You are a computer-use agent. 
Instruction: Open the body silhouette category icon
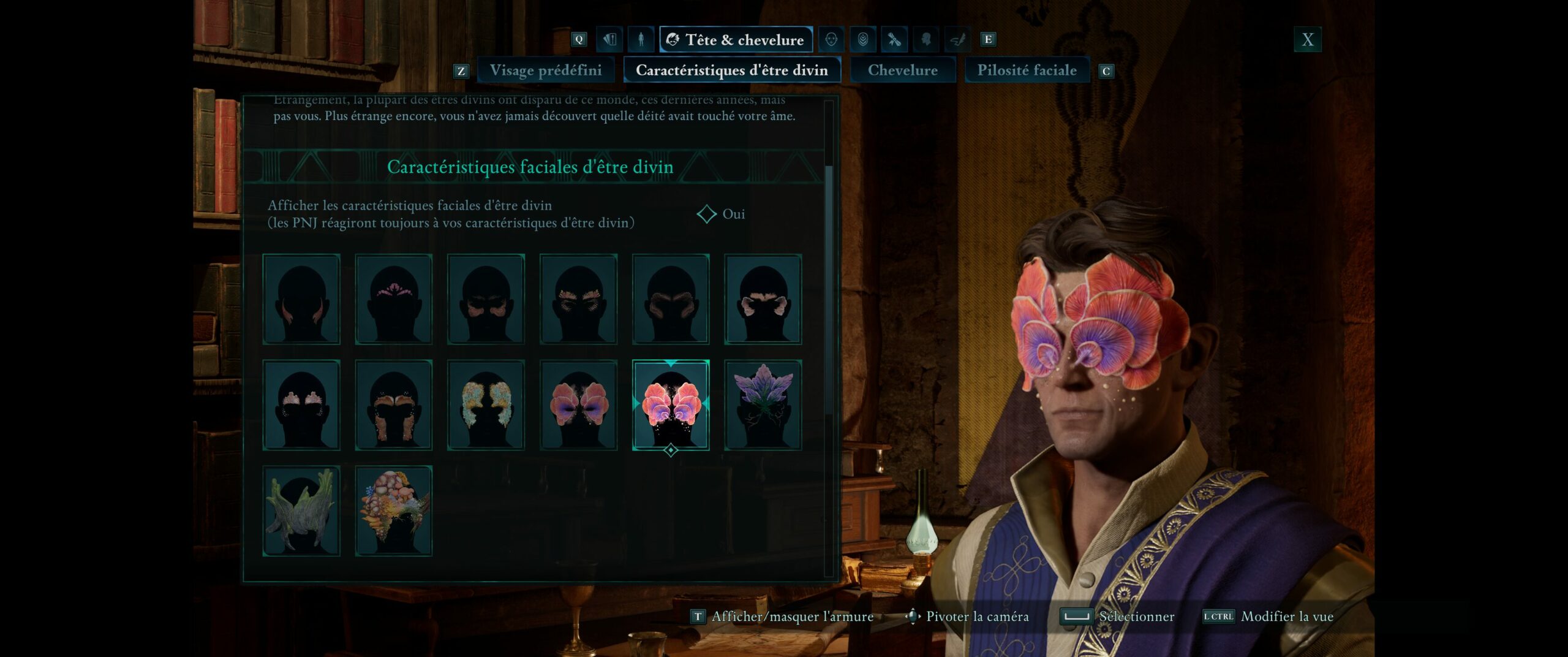pos(641,40)
